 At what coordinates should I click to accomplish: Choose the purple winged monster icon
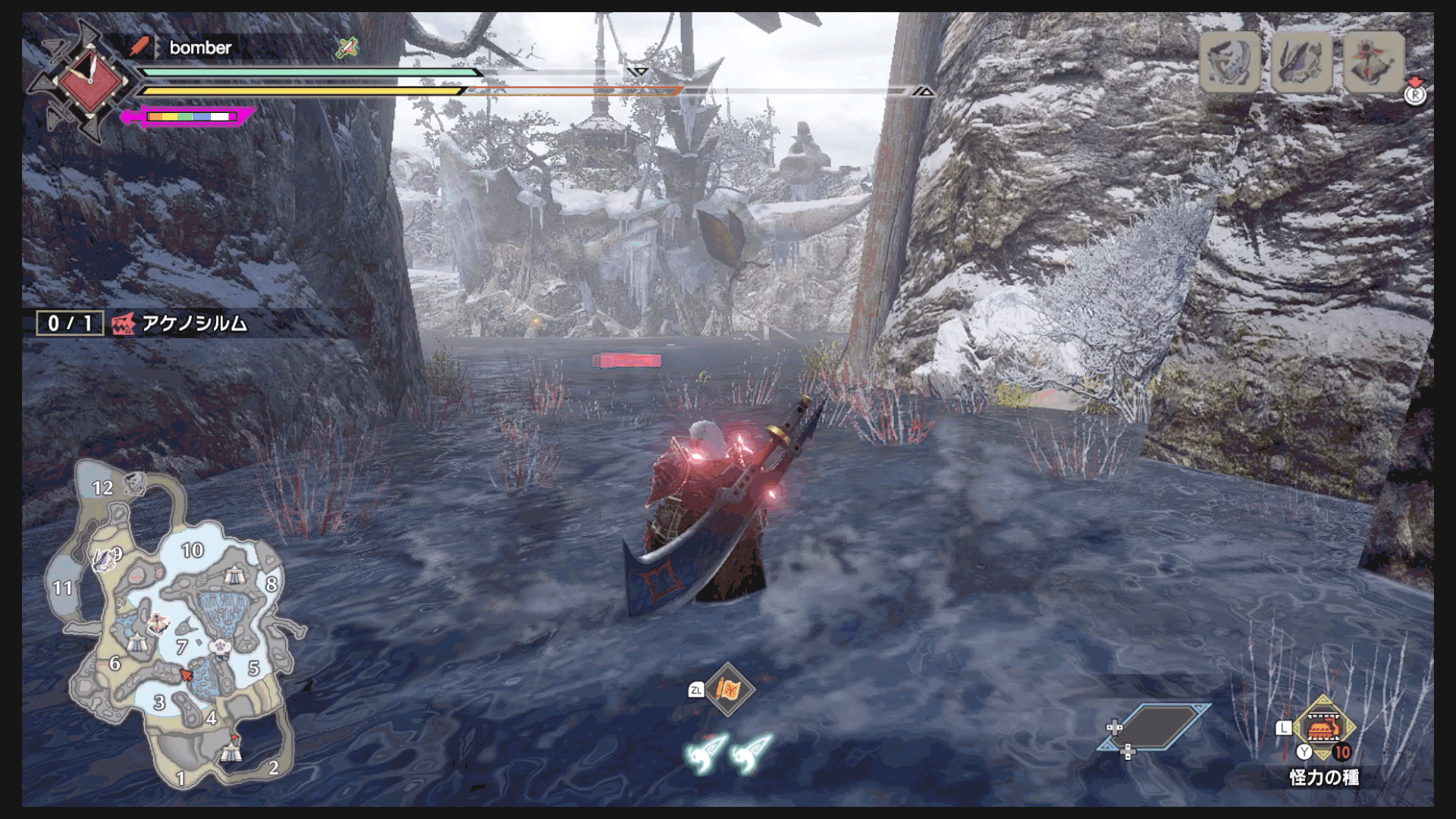pyautogui.click(x=1301, y=62)
